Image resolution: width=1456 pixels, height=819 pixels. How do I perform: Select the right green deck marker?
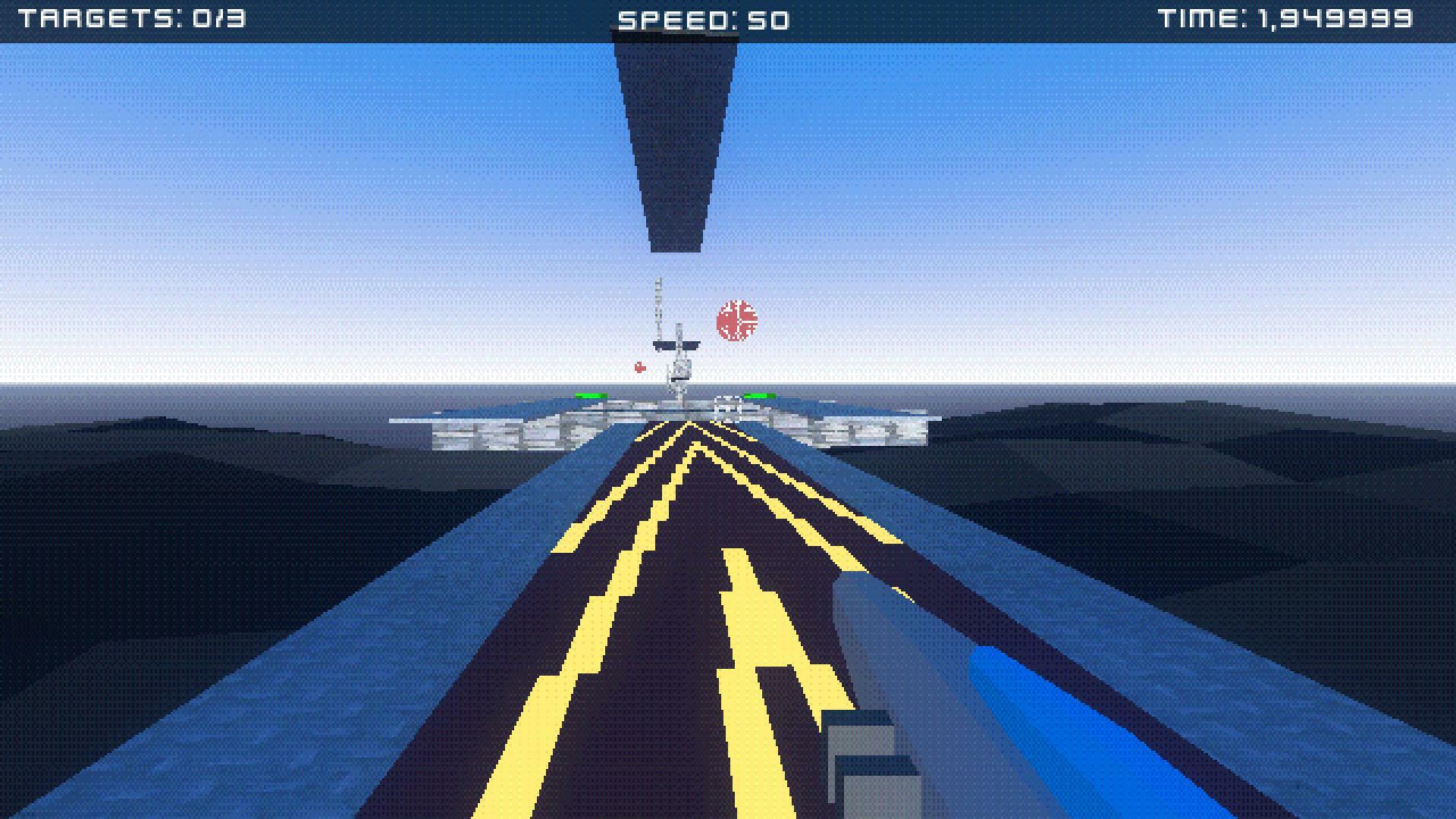pyautogui.click(x=760, y=395)
